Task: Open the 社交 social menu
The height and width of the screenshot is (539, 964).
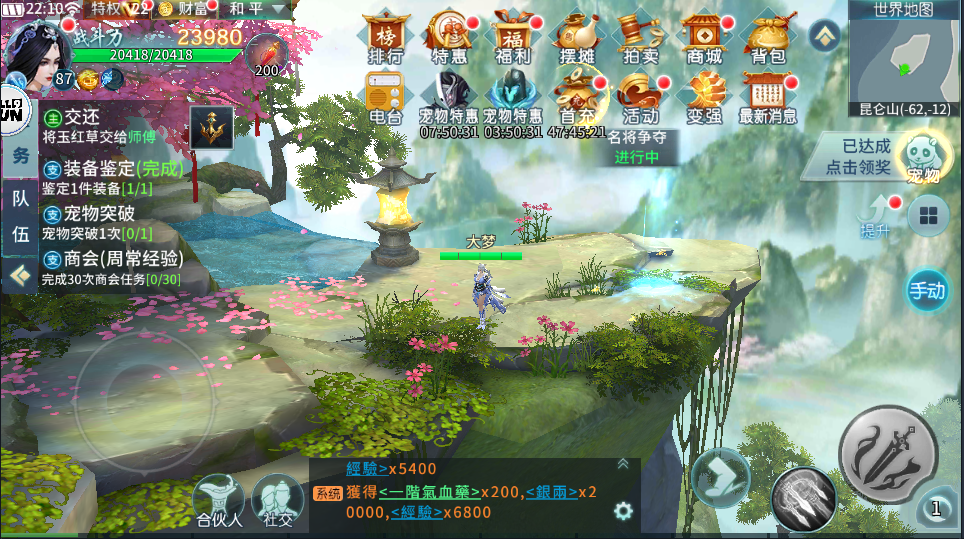Action: (x=277, y=499)
